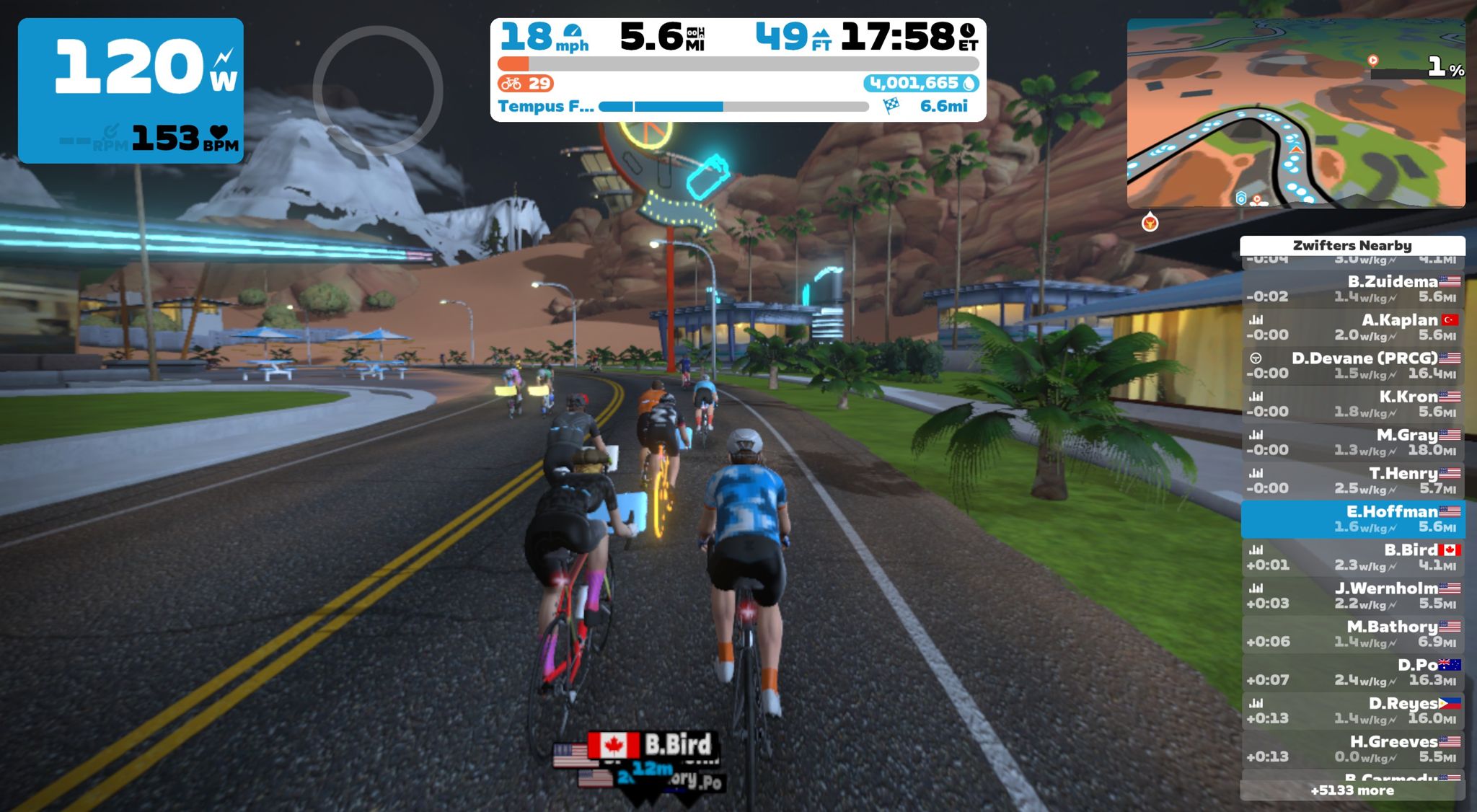
Task: Click the Tempus F... route progress bar
Action: click(x=733, y=107)
